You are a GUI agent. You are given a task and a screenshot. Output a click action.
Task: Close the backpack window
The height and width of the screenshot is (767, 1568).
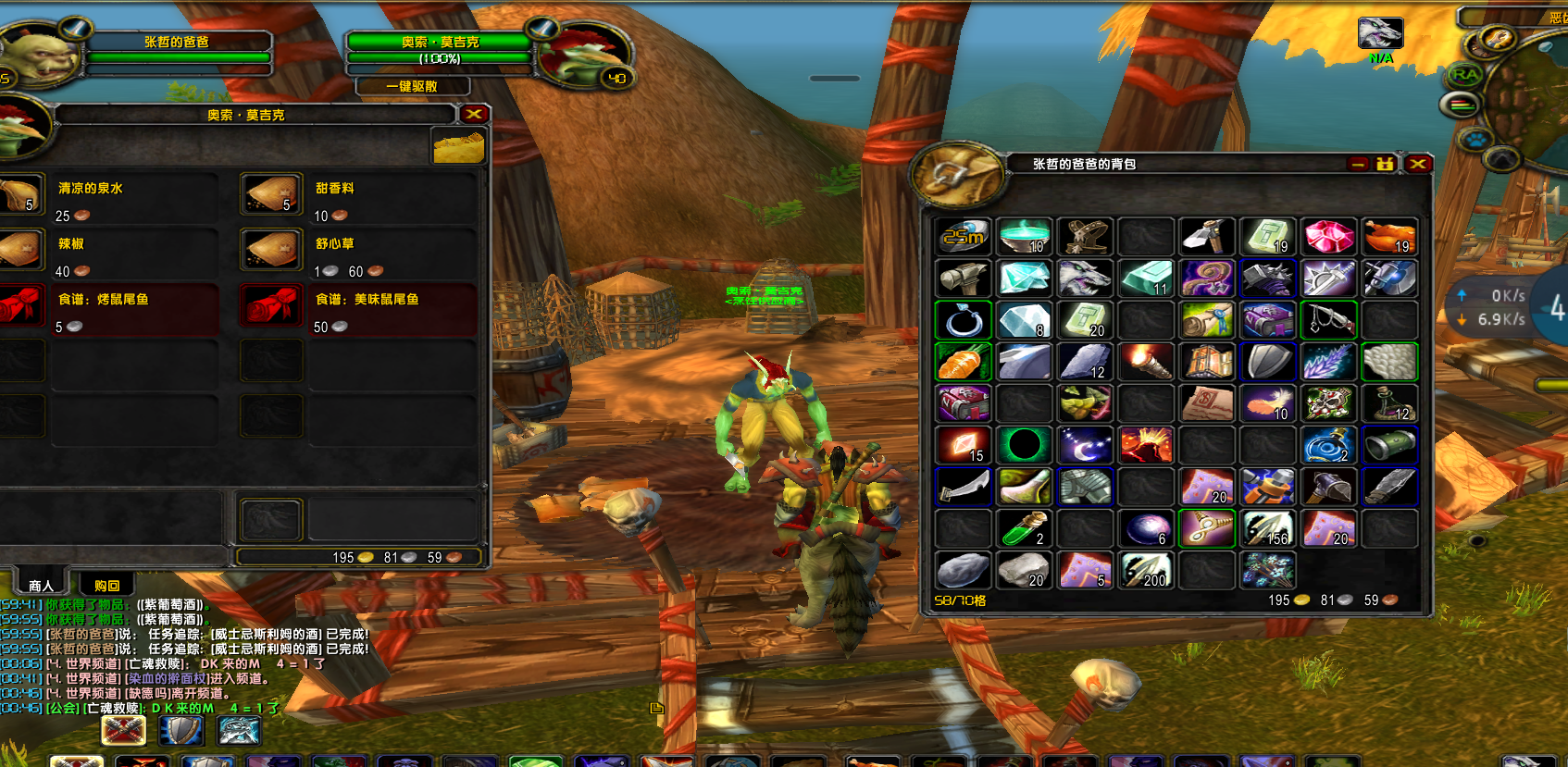tap(1418, 164)
